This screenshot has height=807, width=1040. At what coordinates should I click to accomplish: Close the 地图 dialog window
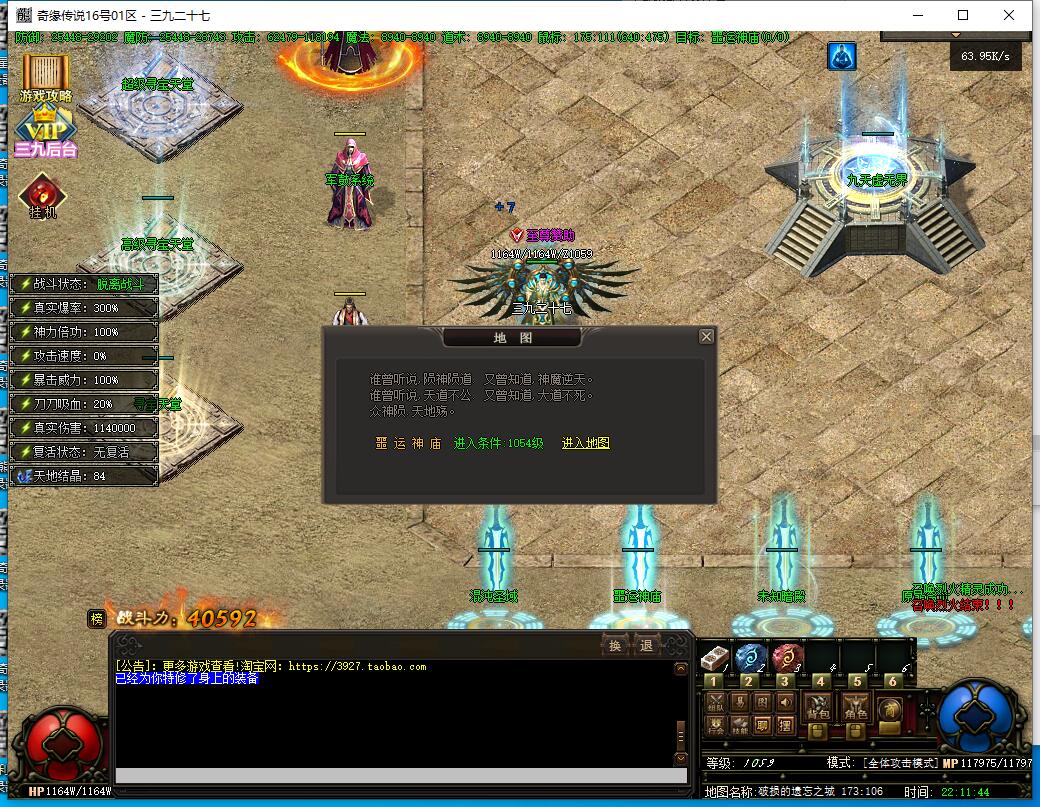point(706,336)
